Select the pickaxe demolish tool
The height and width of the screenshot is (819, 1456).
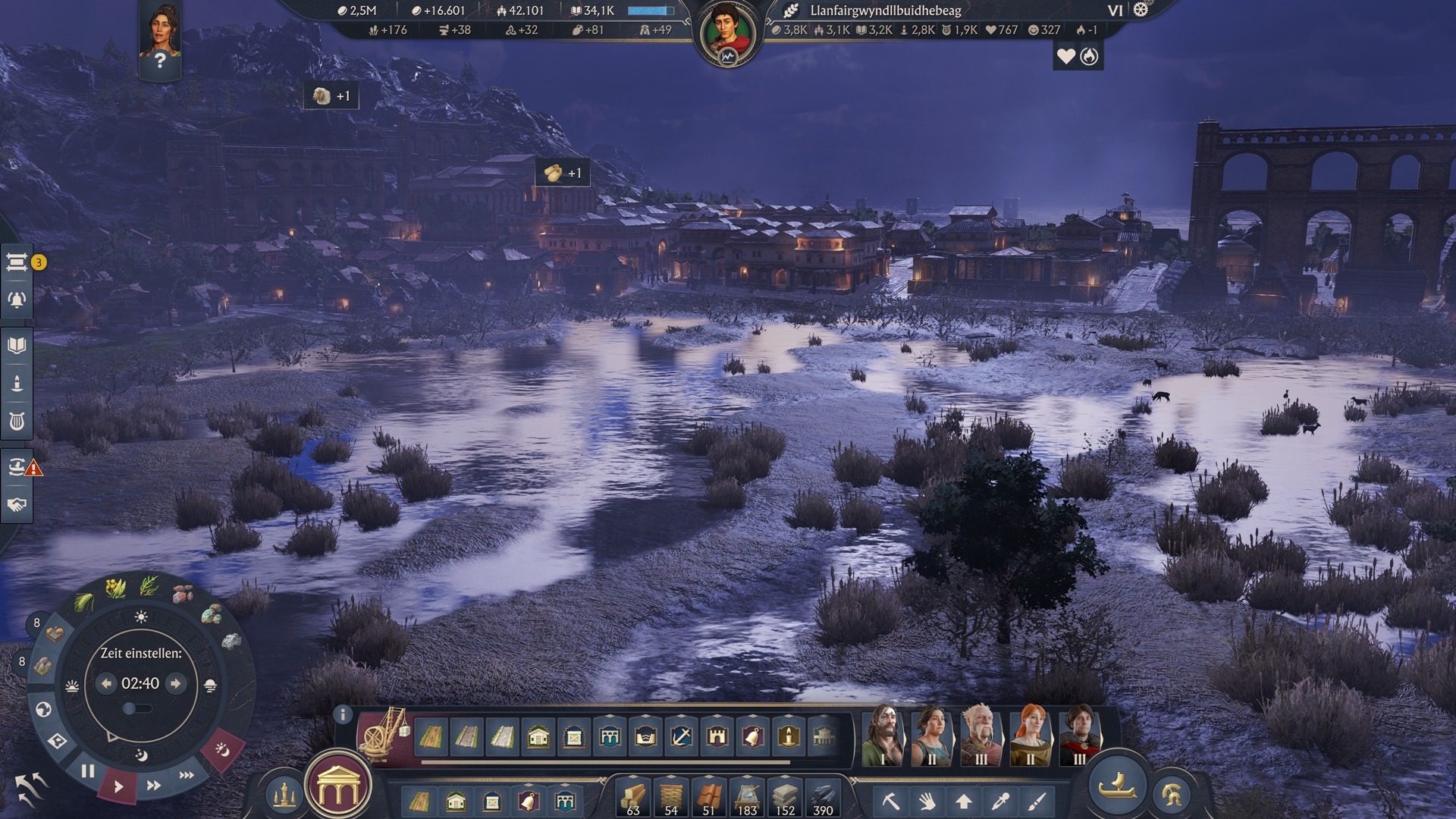[890, 801]
